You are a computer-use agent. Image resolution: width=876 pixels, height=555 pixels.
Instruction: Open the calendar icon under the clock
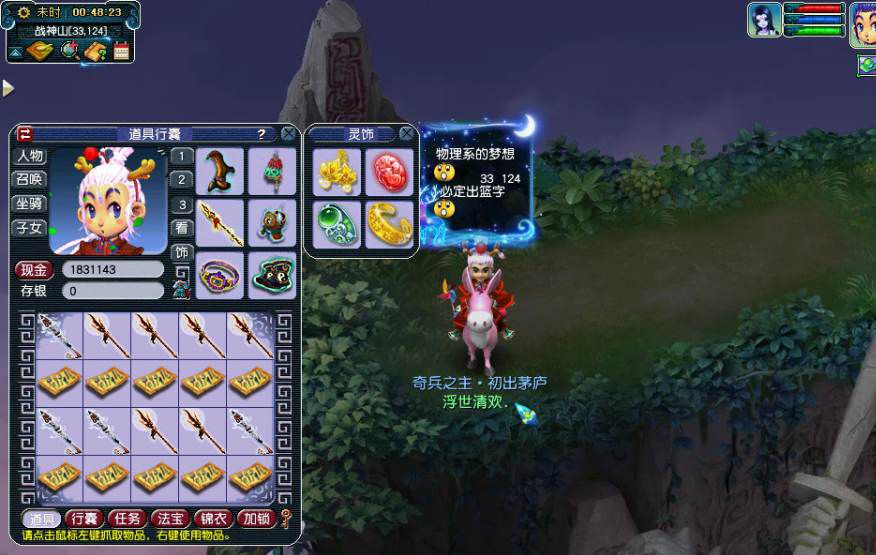point(122,51)
